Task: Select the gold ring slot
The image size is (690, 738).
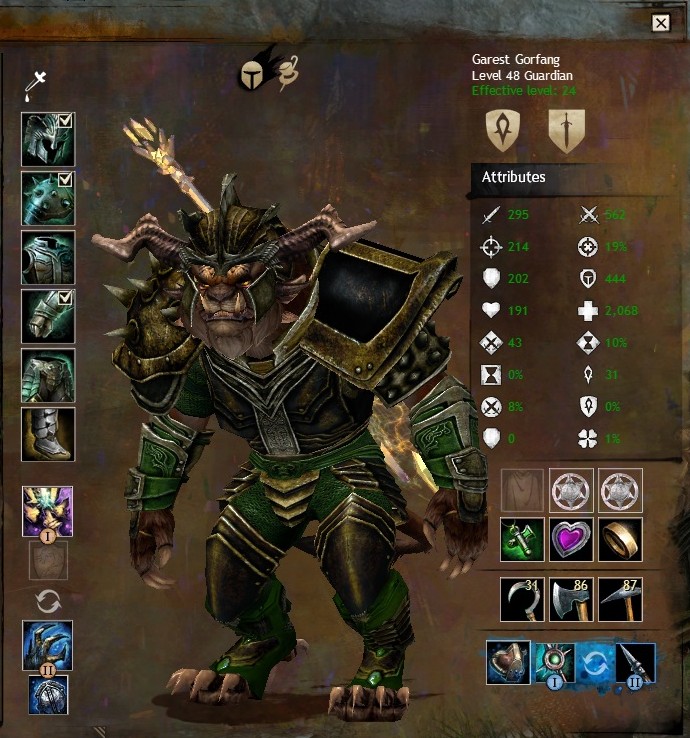Action: tap(621, 539)
